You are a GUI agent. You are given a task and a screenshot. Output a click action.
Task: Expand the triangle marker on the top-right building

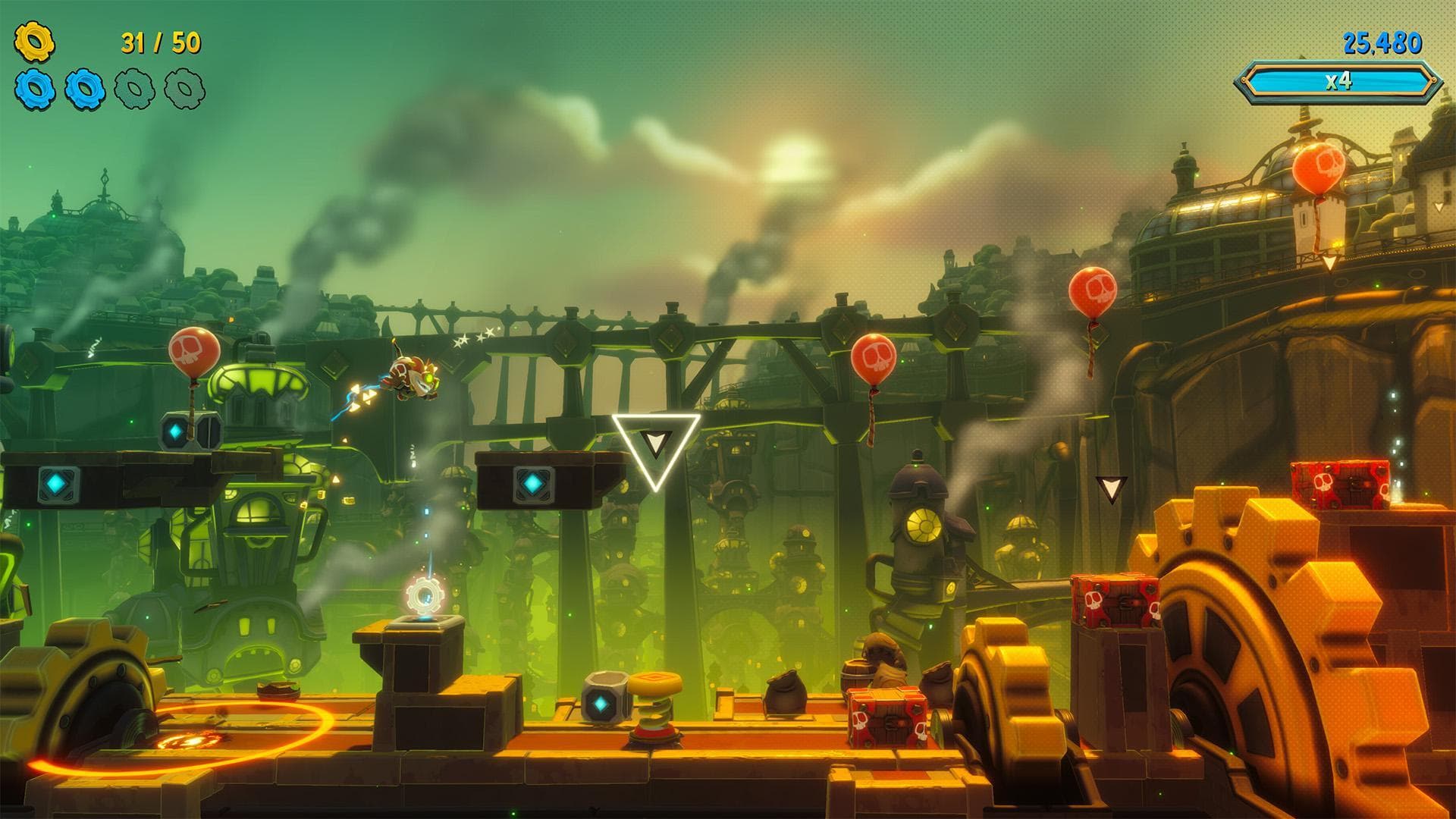[1330, 263]
